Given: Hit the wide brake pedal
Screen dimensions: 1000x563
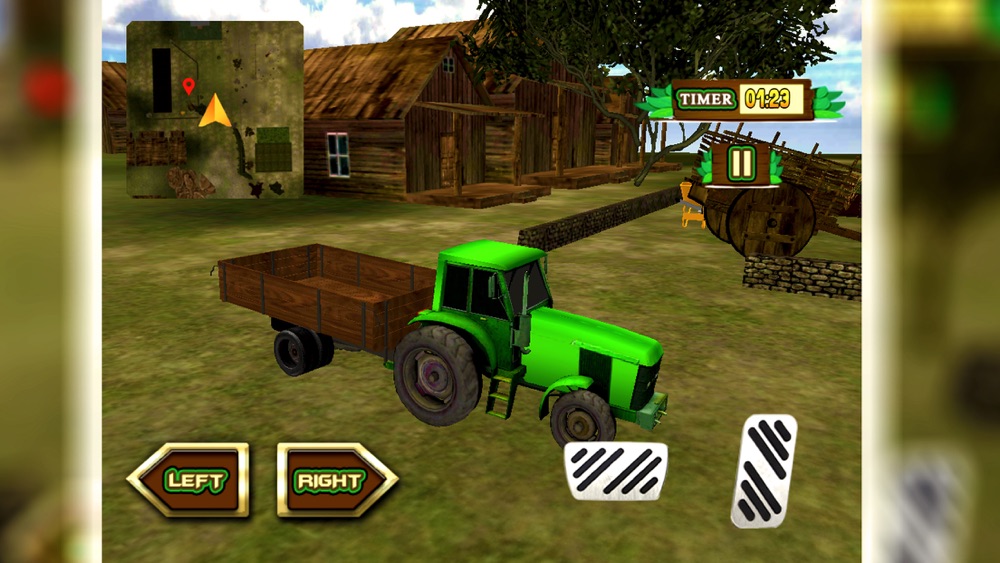Looking at the screenshot, I should point(616,470).
